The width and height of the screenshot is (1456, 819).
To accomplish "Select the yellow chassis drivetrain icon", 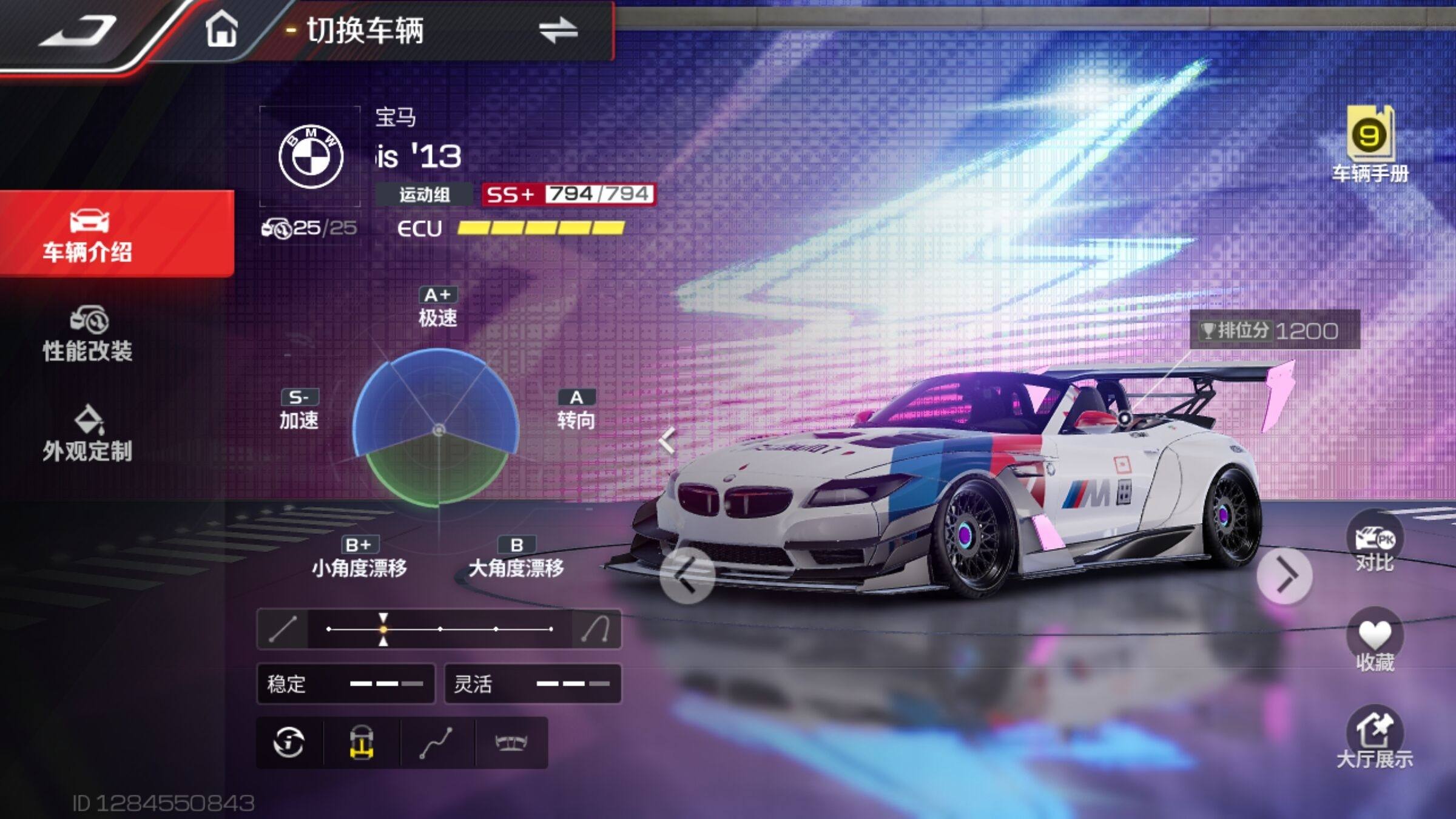I will tap(362, 743).
